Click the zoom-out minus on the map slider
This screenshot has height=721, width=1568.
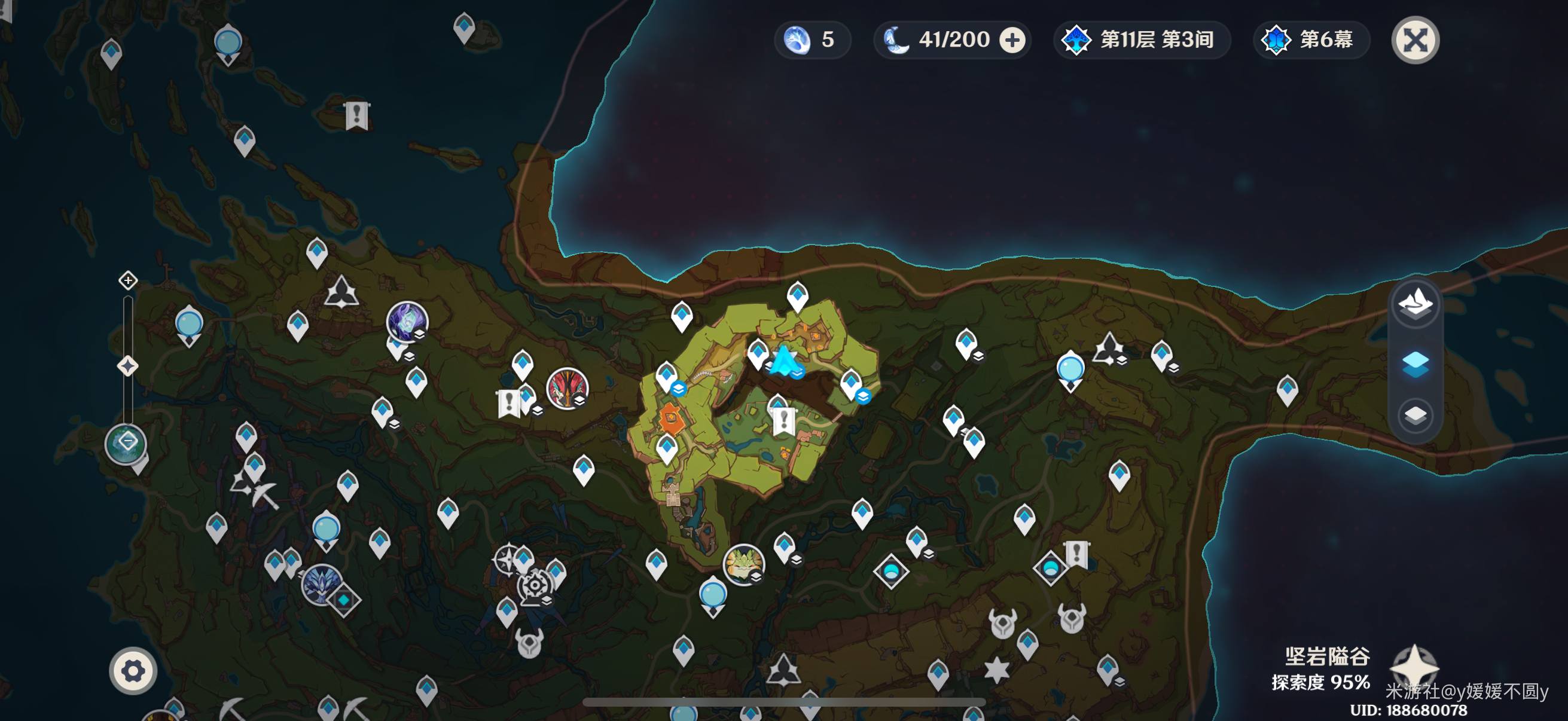pyautogui.click(x=127, y=442)
